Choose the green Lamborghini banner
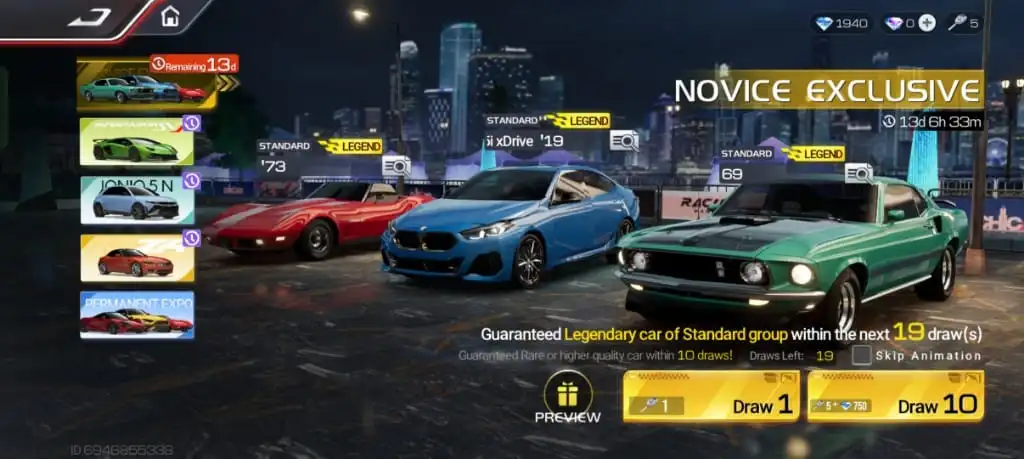 click(137, 142)
